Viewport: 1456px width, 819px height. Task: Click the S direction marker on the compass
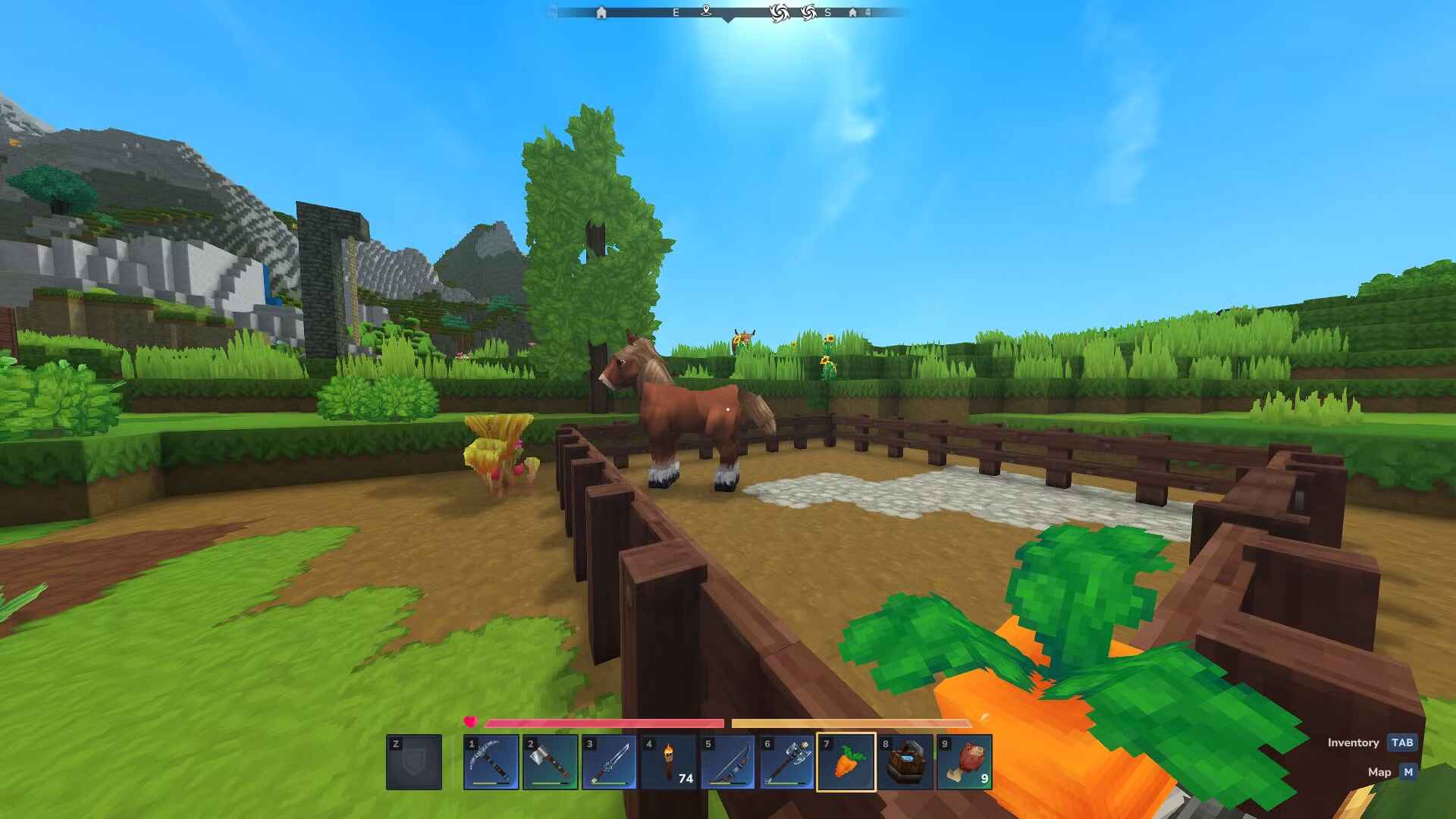tap(828, 13)
